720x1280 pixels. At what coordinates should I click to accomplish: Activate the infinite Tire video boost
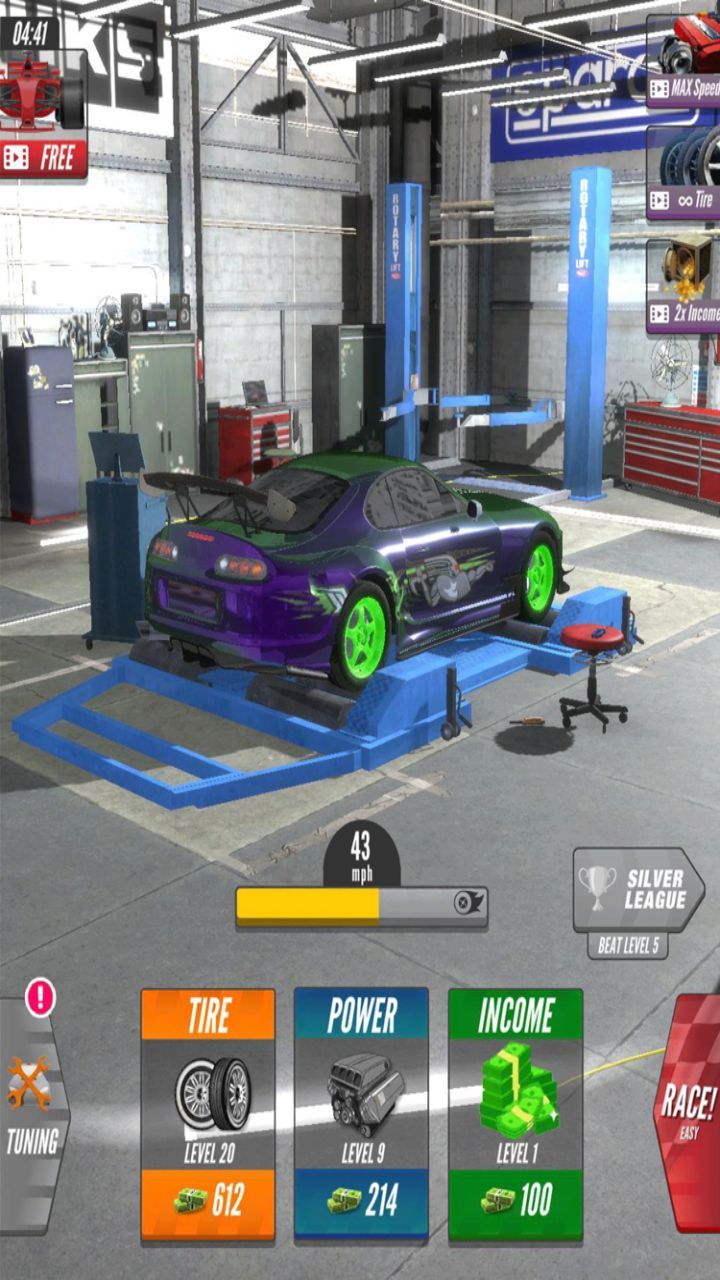coord(685,172)
